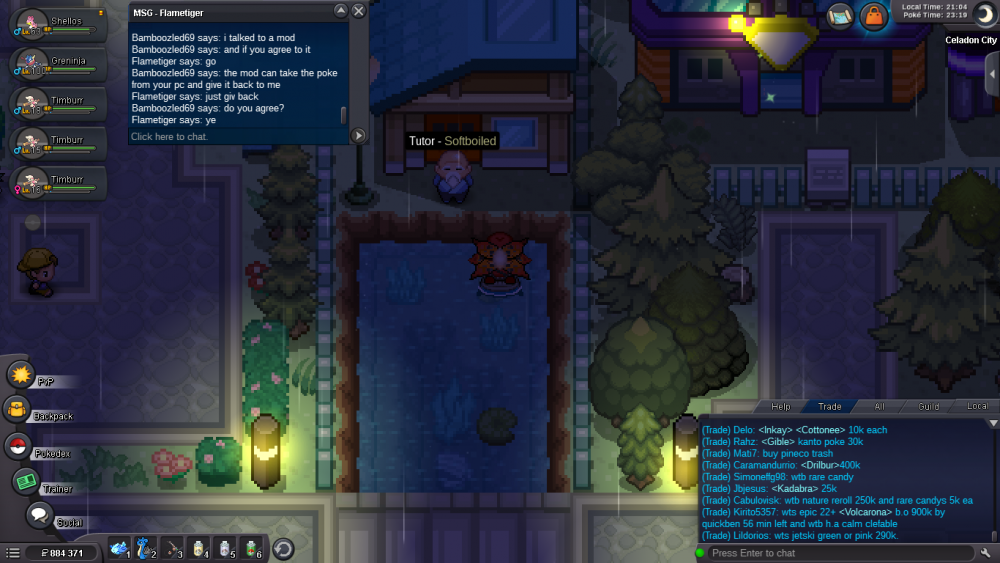1000x563 pixels.
Task: Open the Social menu
Action: coord(39,515)
